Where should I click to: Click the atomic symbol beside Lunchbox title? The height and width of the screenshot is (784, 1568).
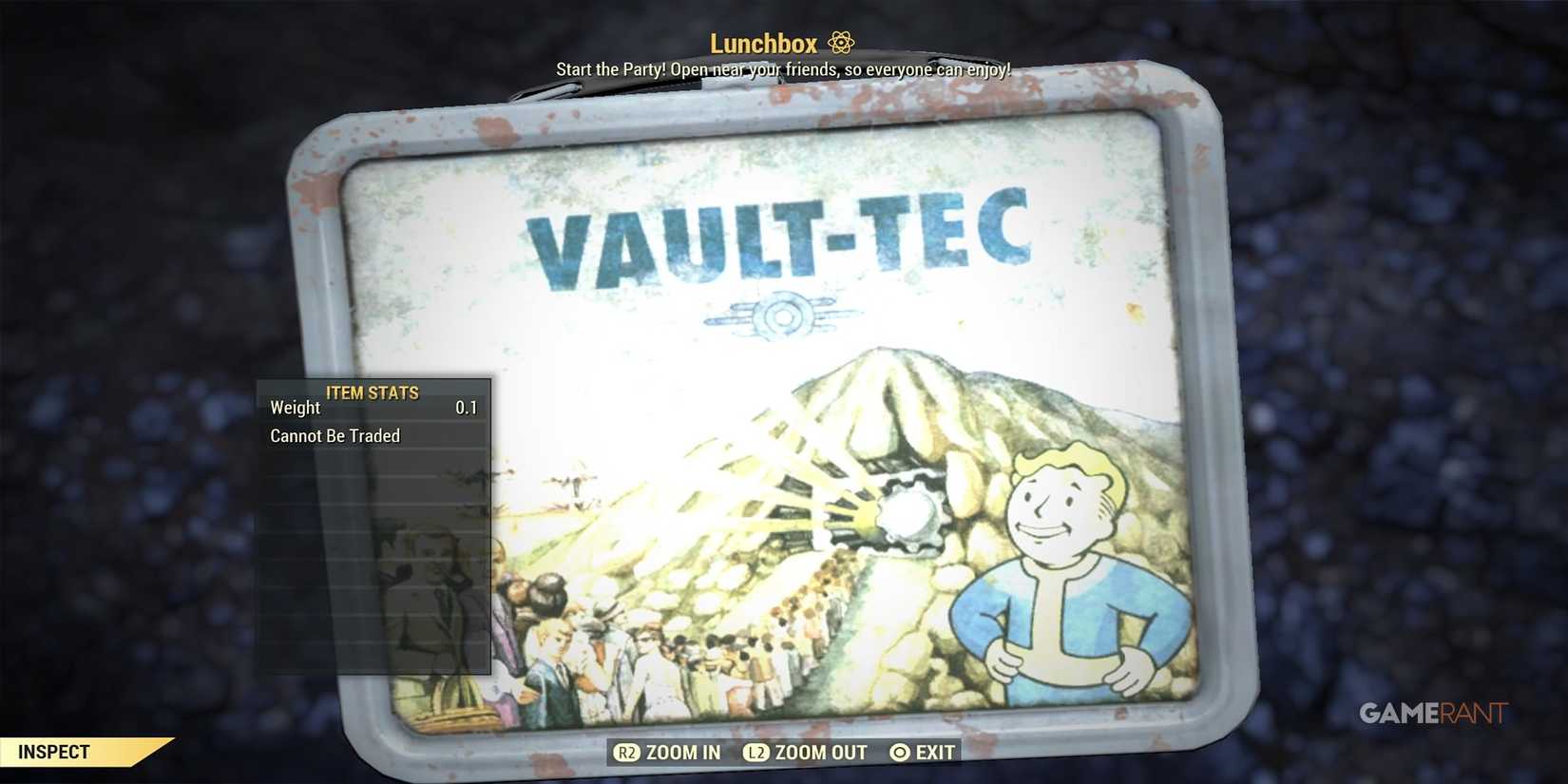[840, 42]
